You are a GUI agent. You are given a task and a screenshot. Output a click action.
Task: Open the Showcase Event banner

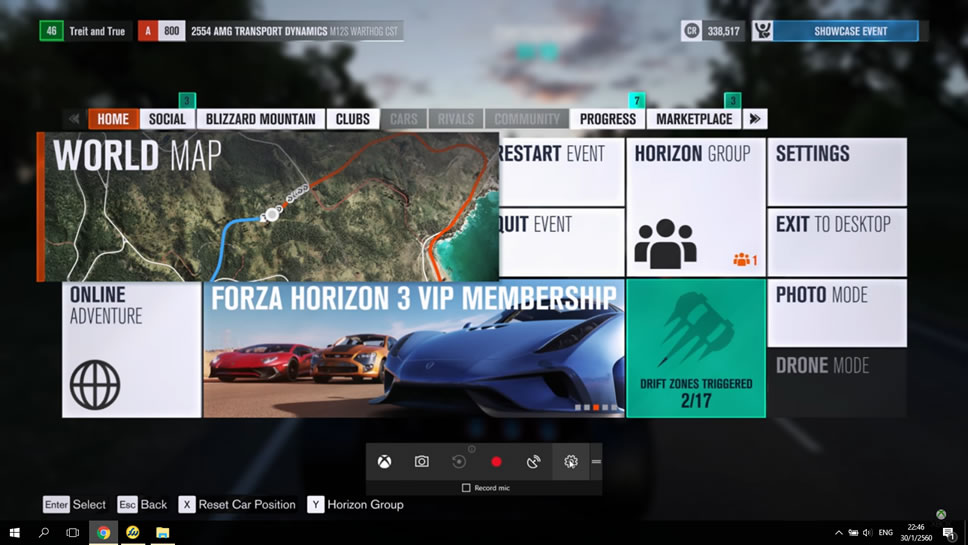[849, 31]
